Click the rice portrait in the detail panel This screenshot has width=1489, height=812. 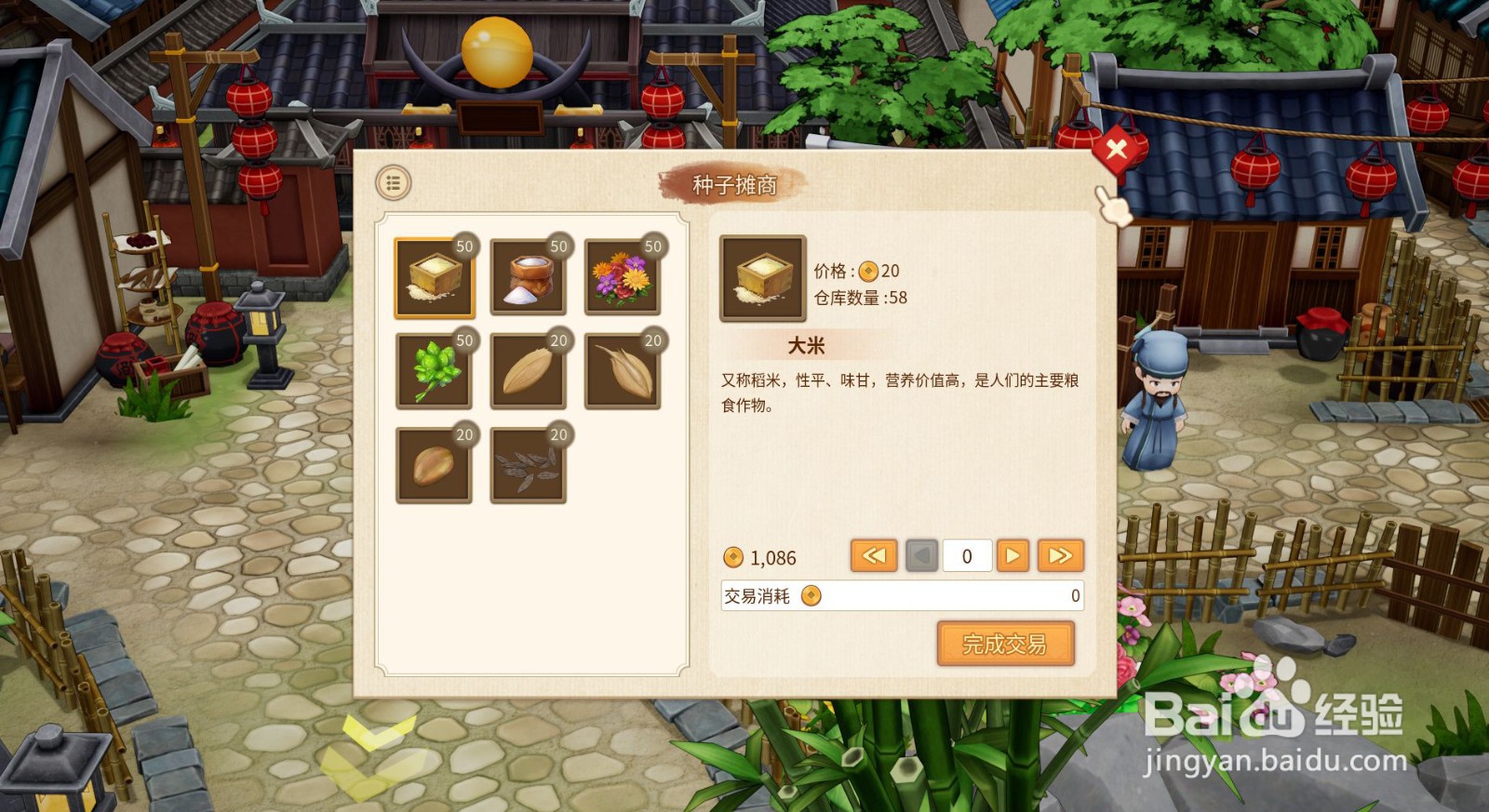(x=762, y=277)
